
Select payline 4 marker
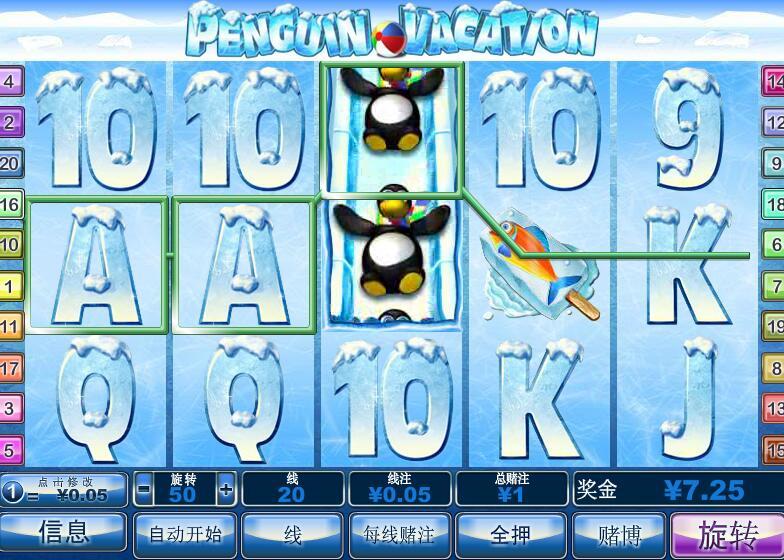[10, 81]
